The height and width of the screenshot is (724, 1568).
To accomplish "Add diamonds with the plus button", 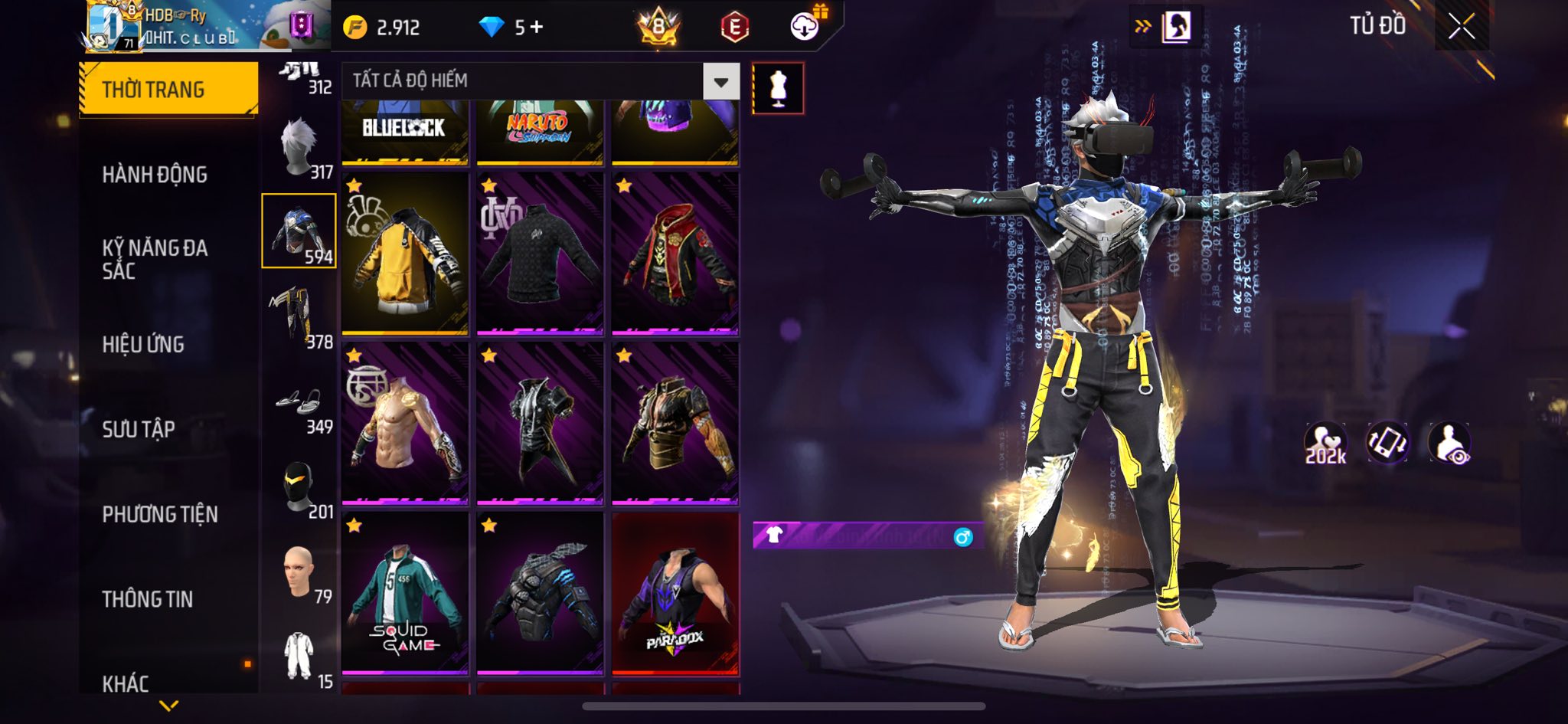I will point(537,28).
